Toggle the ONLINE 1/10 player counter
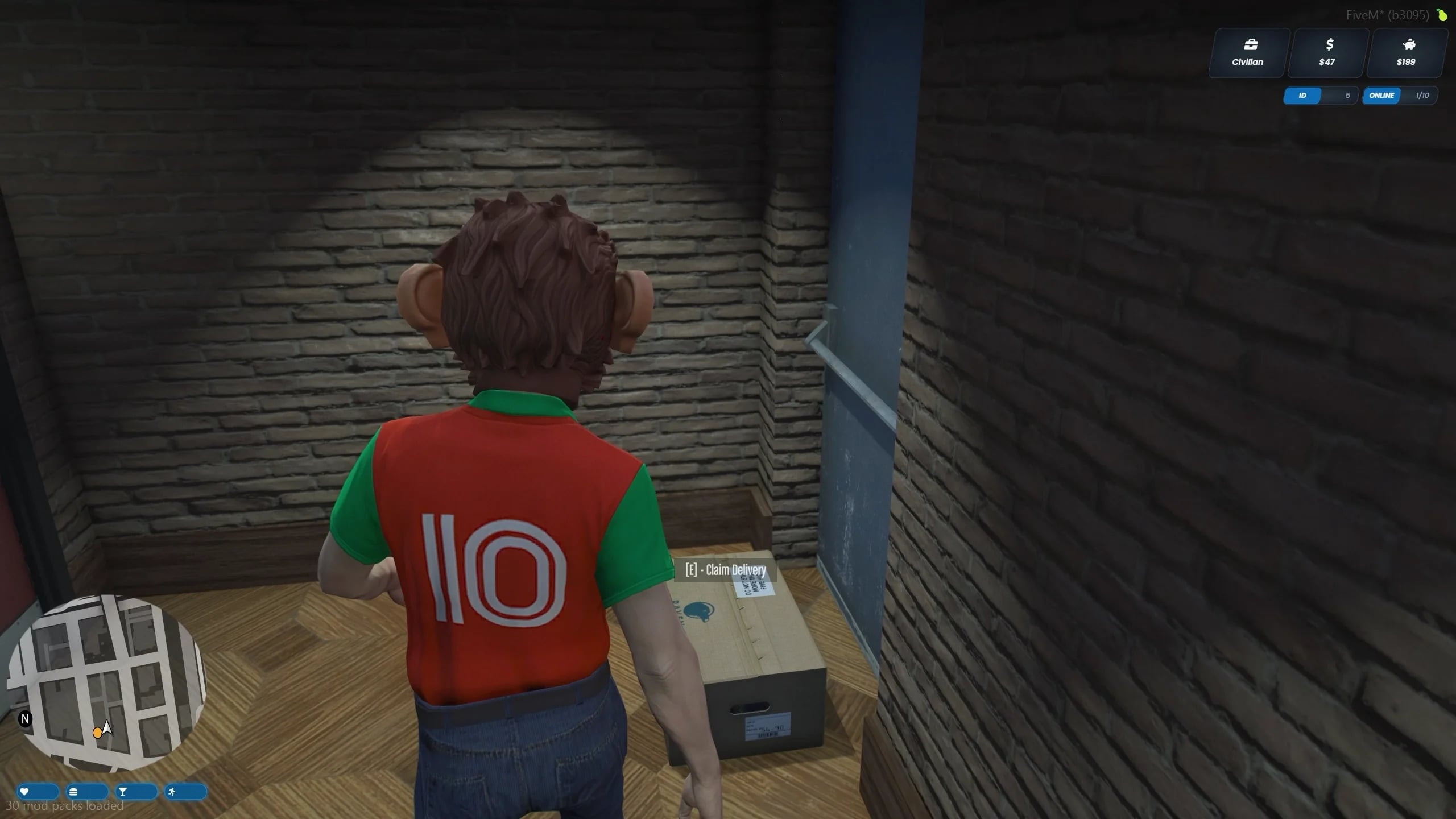The height and width of the screenshot is (819, 1456). point(1399,96)
